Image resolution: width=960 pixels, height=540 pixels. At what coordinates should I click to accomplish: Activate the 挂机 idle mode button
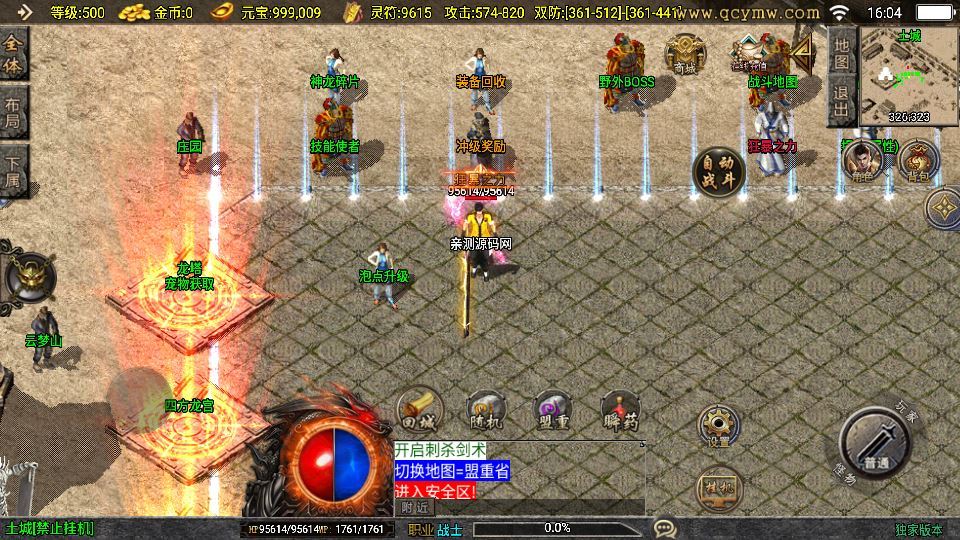[x=716, y=488]
